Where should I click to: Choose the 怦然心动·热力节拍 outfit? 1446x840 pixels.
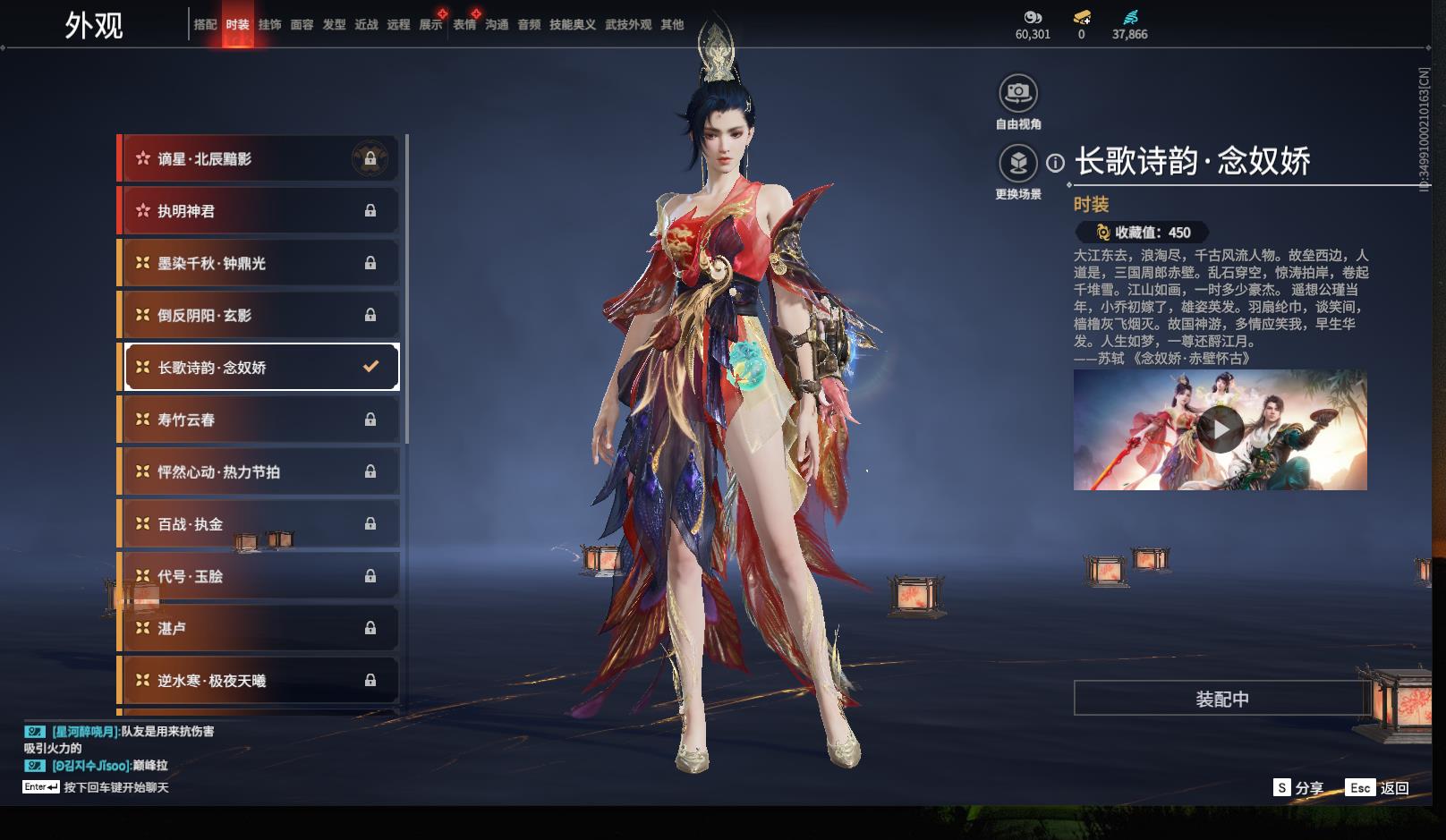[x=259, y=471]
